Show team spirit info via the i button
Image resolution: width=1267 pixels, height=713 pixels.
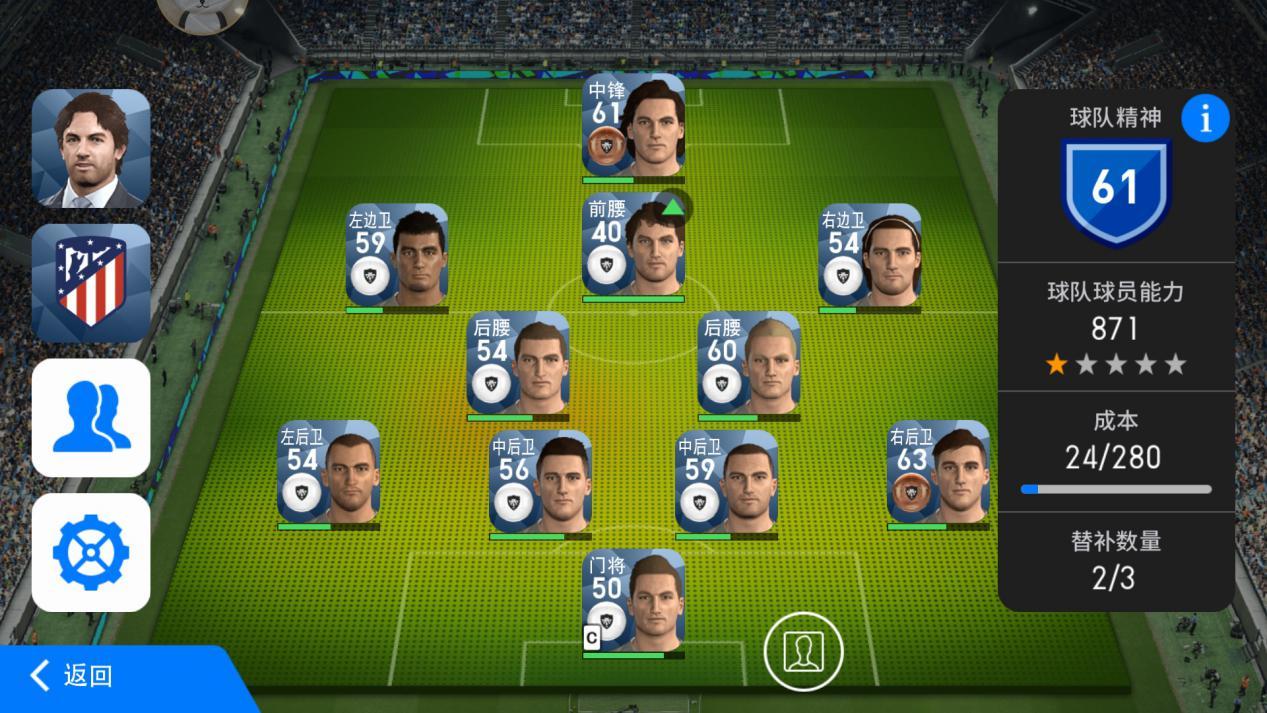(1205, 119)
